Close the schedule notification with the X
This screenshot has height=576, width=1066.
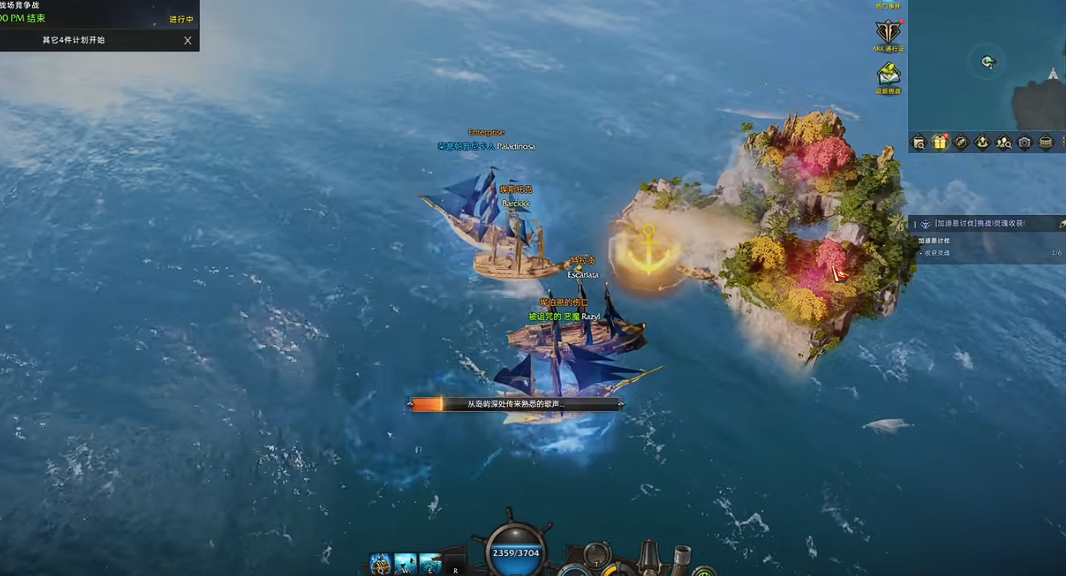(x=187, y=41)
